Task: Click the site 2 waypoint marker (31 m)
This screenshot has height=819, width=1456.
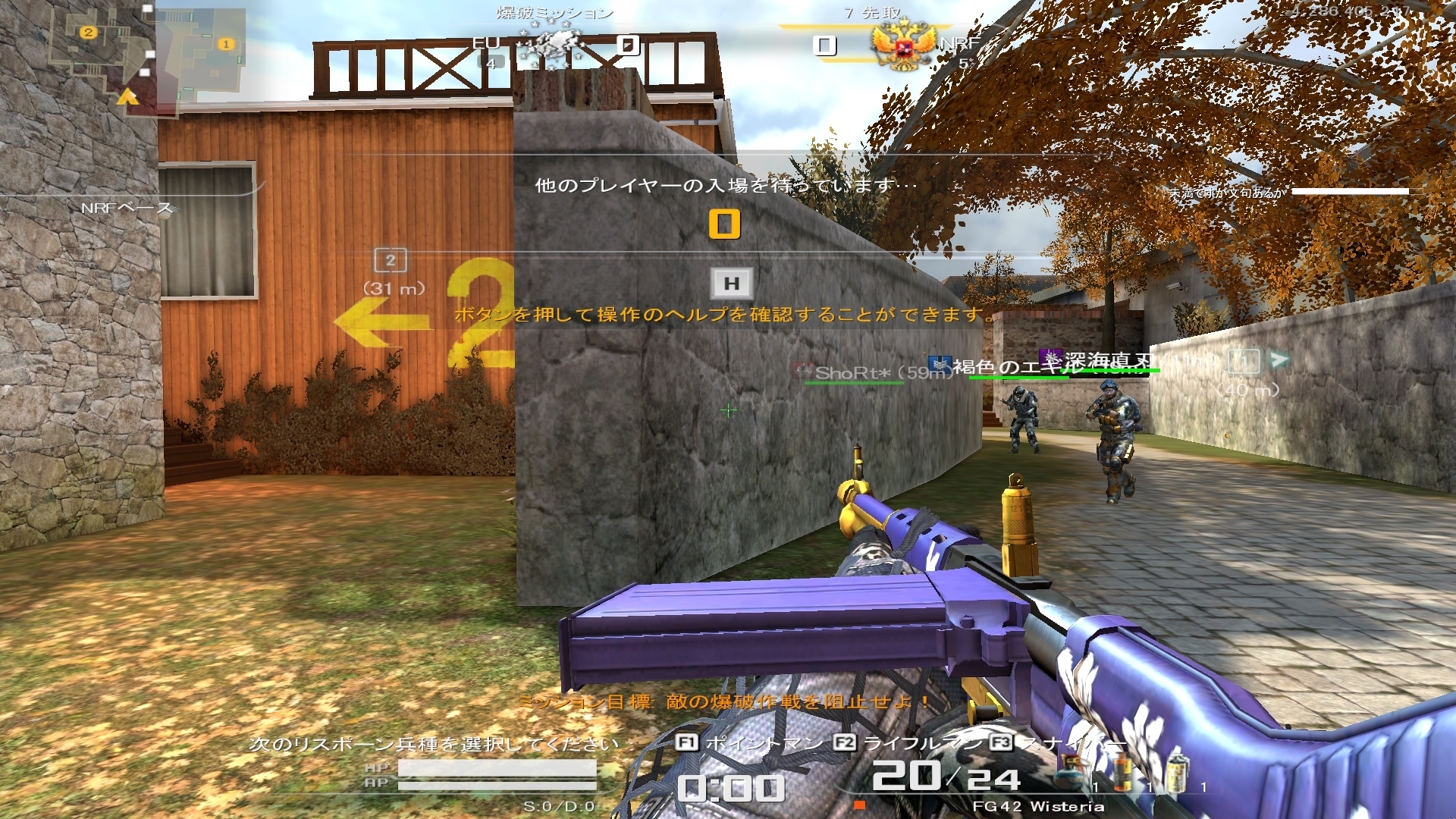Action: pyautogui.click(x=391, y=261)
